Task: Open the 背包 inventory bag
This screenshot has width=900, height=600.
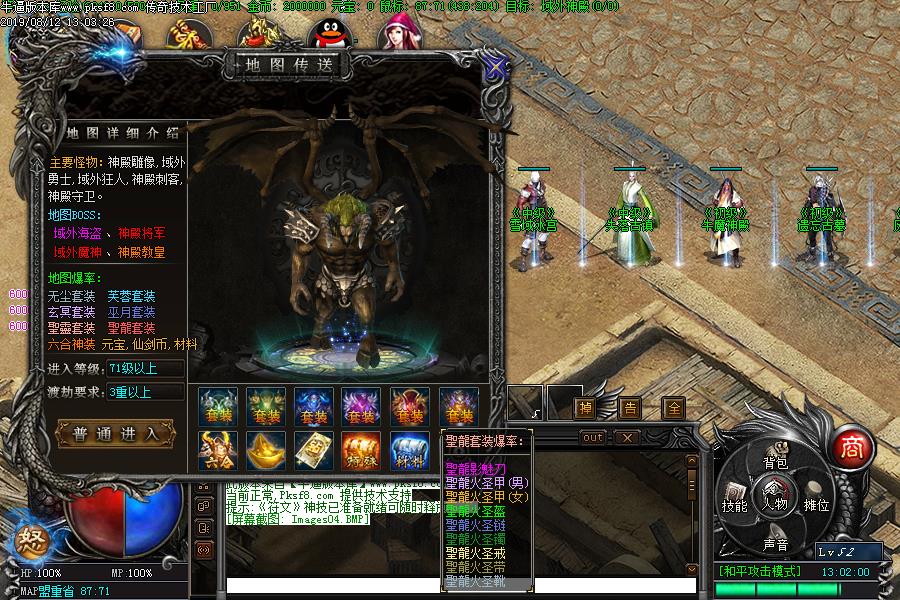Action: click(776, 463)
